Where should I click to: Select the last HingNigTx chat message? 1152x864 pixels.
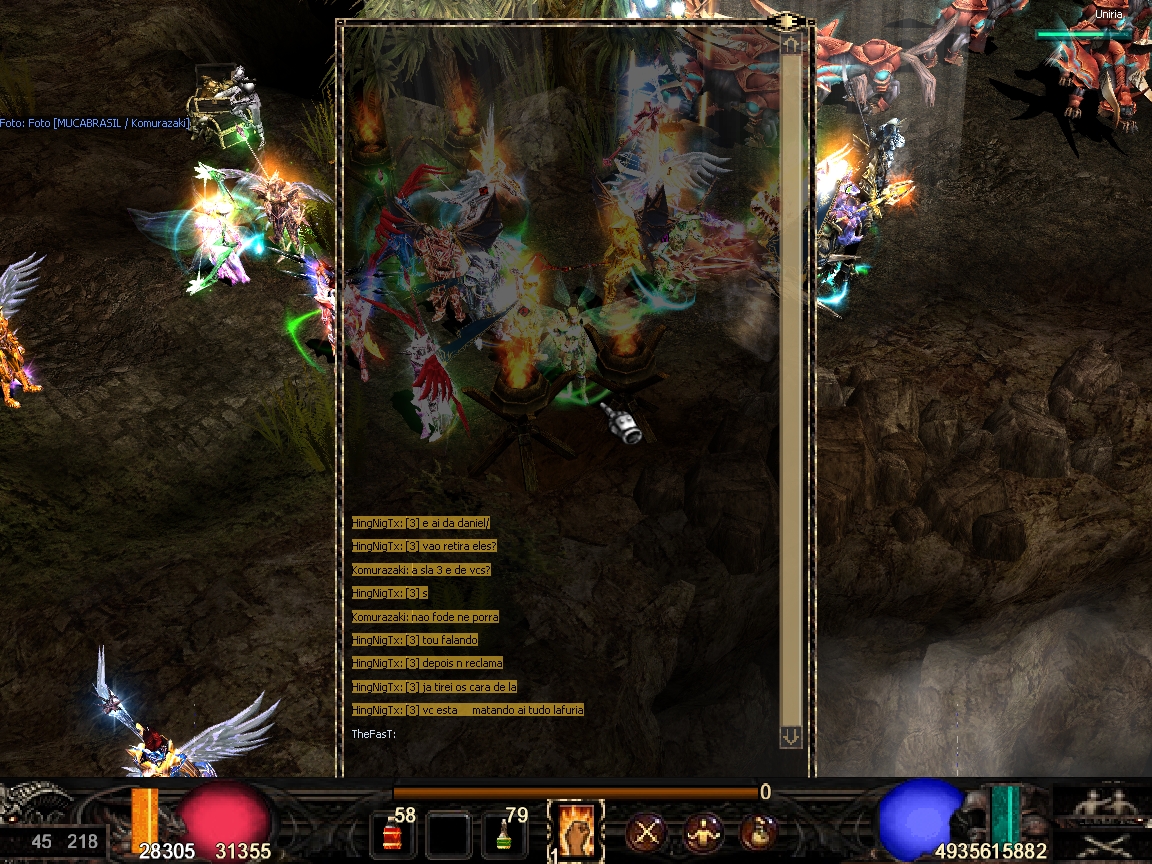[x=467, y=710]
